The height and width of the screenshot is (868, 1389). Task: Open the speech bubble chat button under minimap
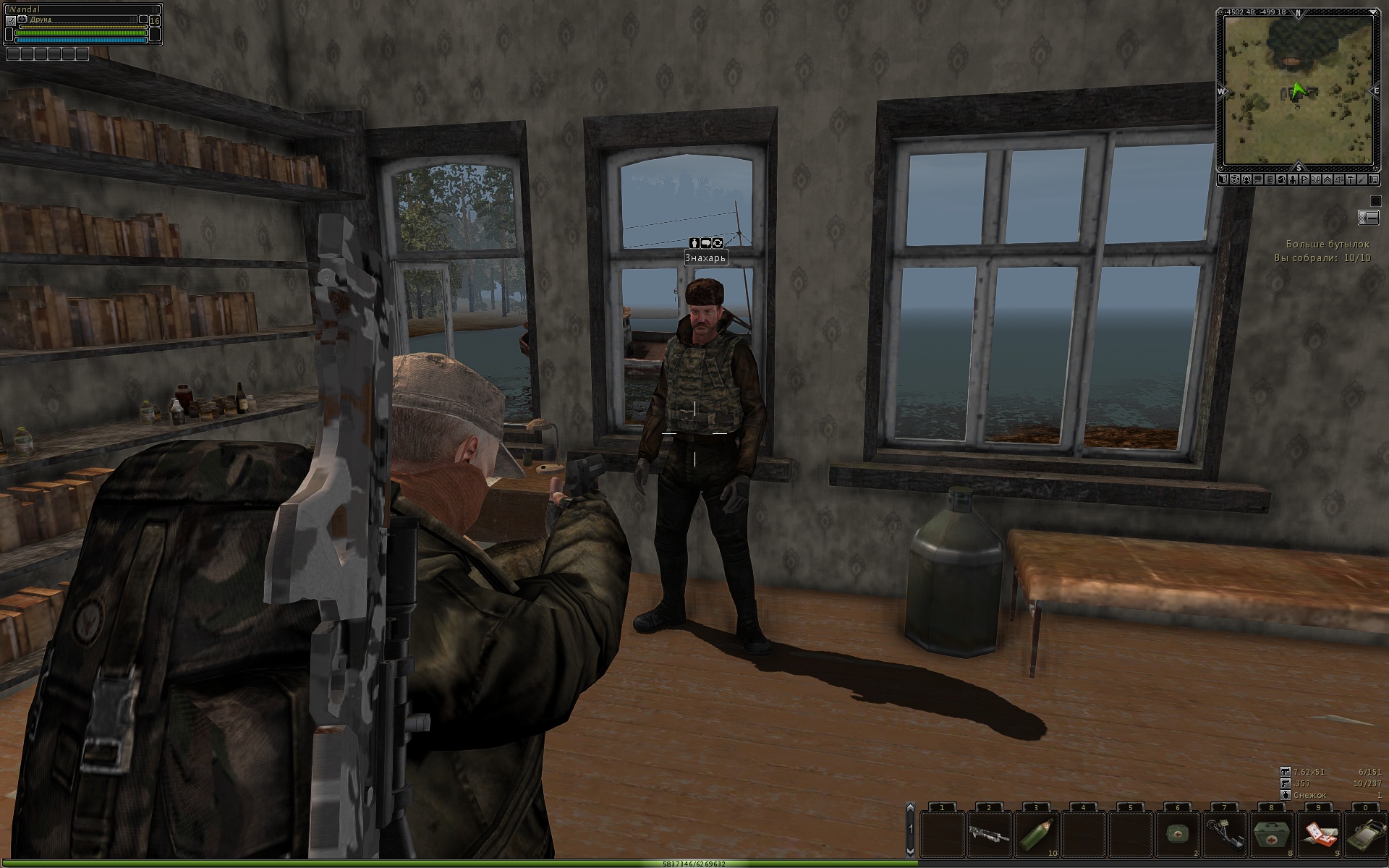pos(1260,180)
